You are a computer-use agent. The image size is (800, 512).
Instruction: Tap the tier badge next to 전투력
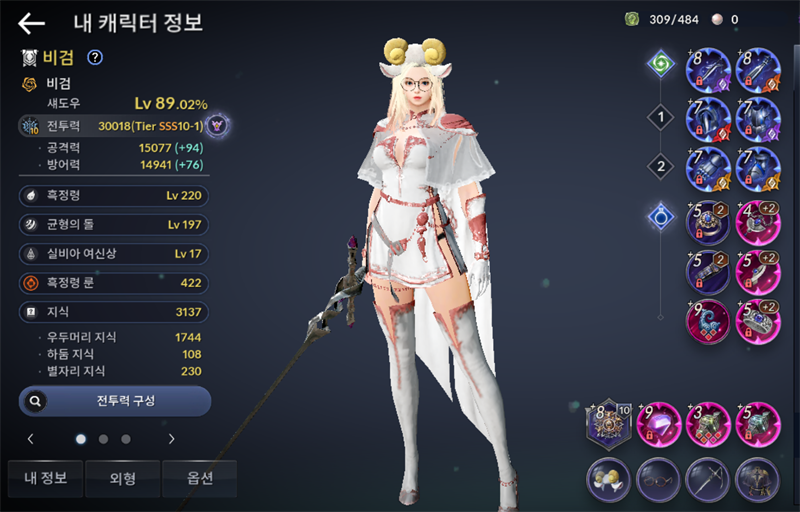[221, 126]
